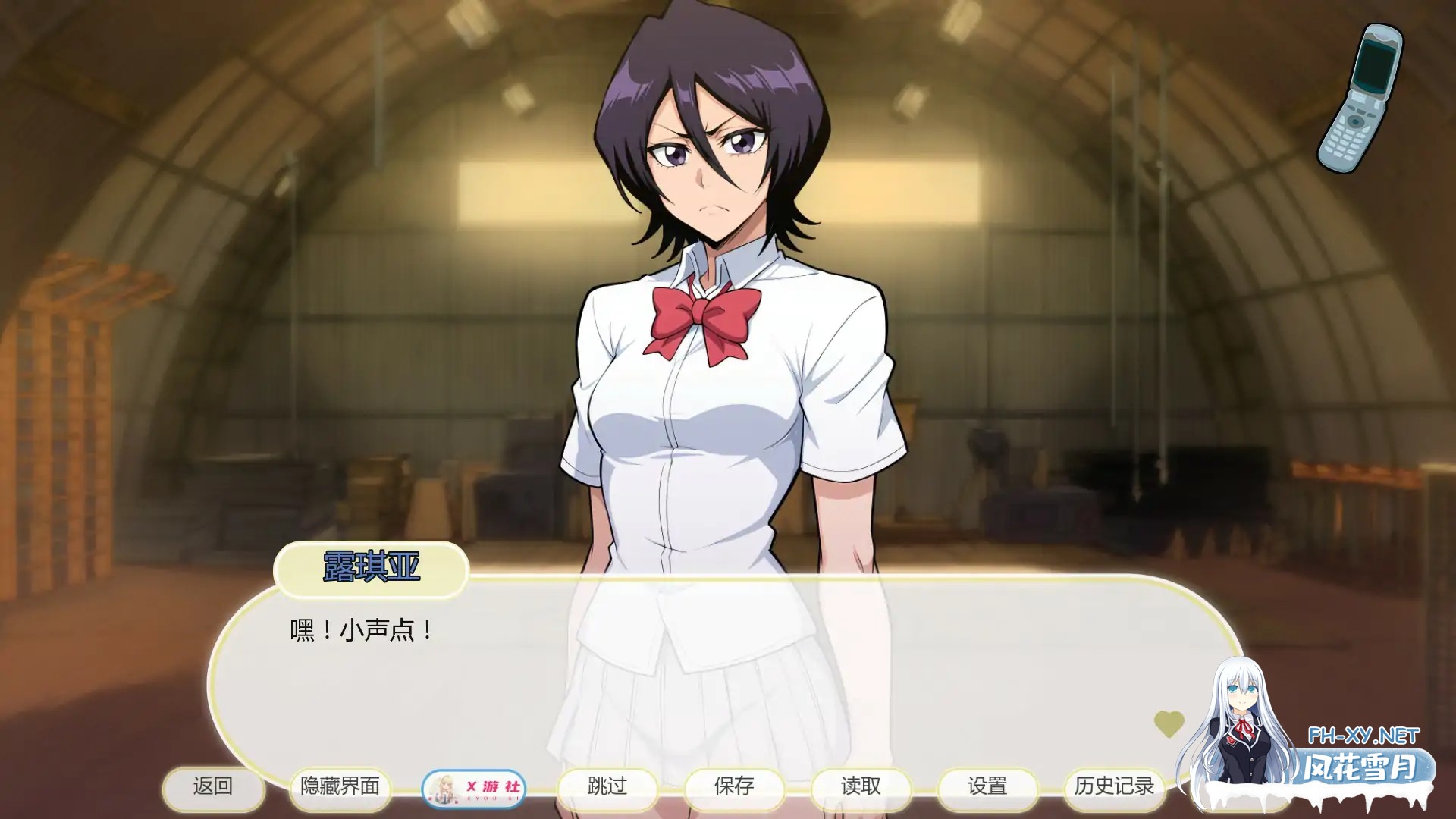Hide the interface using 隐藏界面
Image resolution: width=1456 pixels, height=819 pixels.
[340, 789]
